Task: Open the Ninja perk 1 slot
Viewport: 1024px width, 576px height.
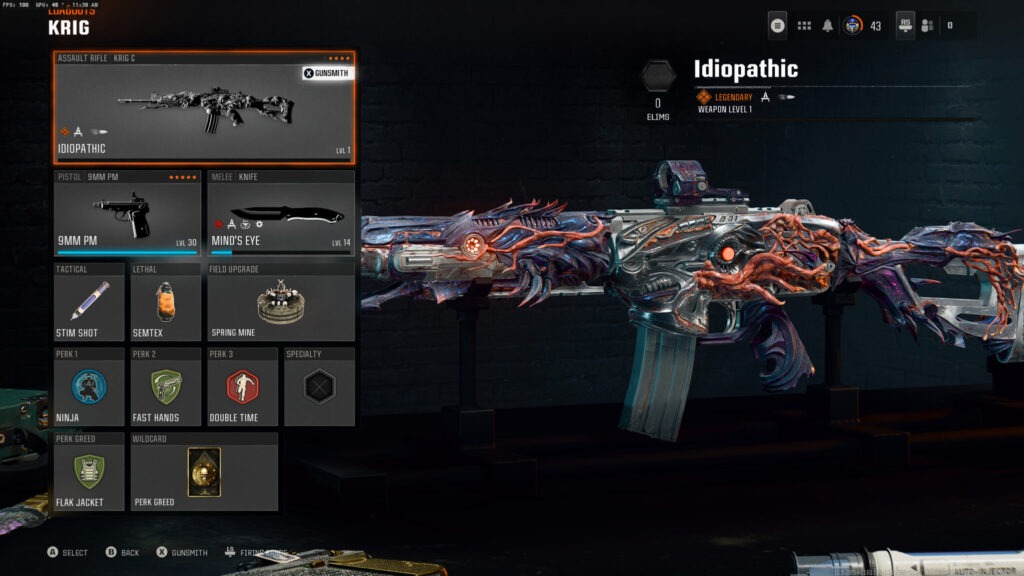Action: pos(89,387)
